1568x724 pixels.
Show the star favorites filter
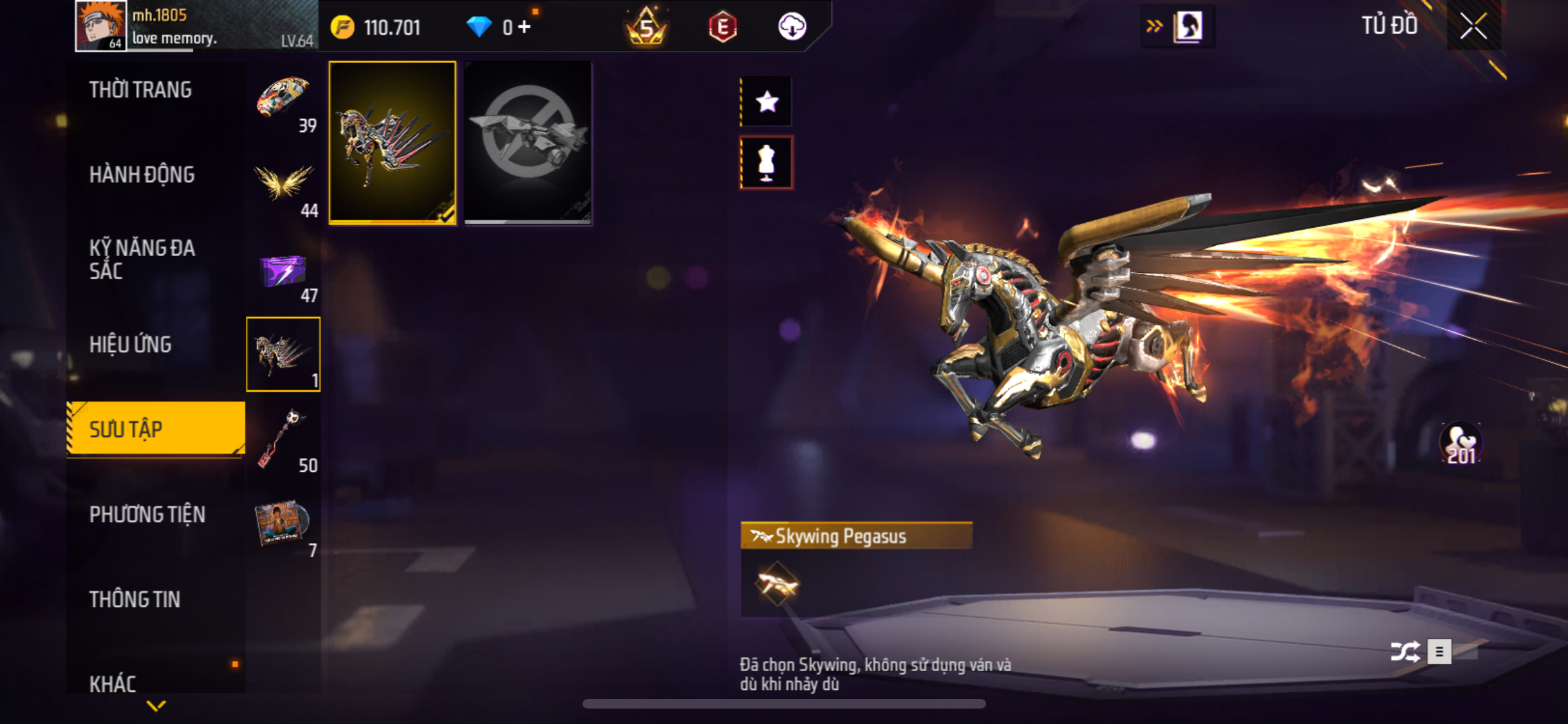click(x=767, y=102)
